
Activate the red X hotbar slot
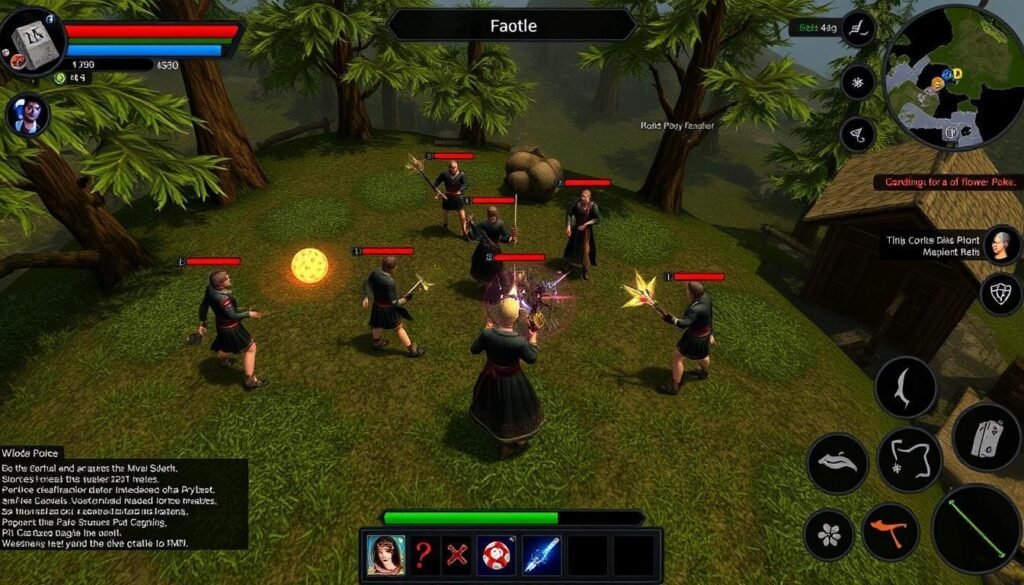(x=458, y=554)
